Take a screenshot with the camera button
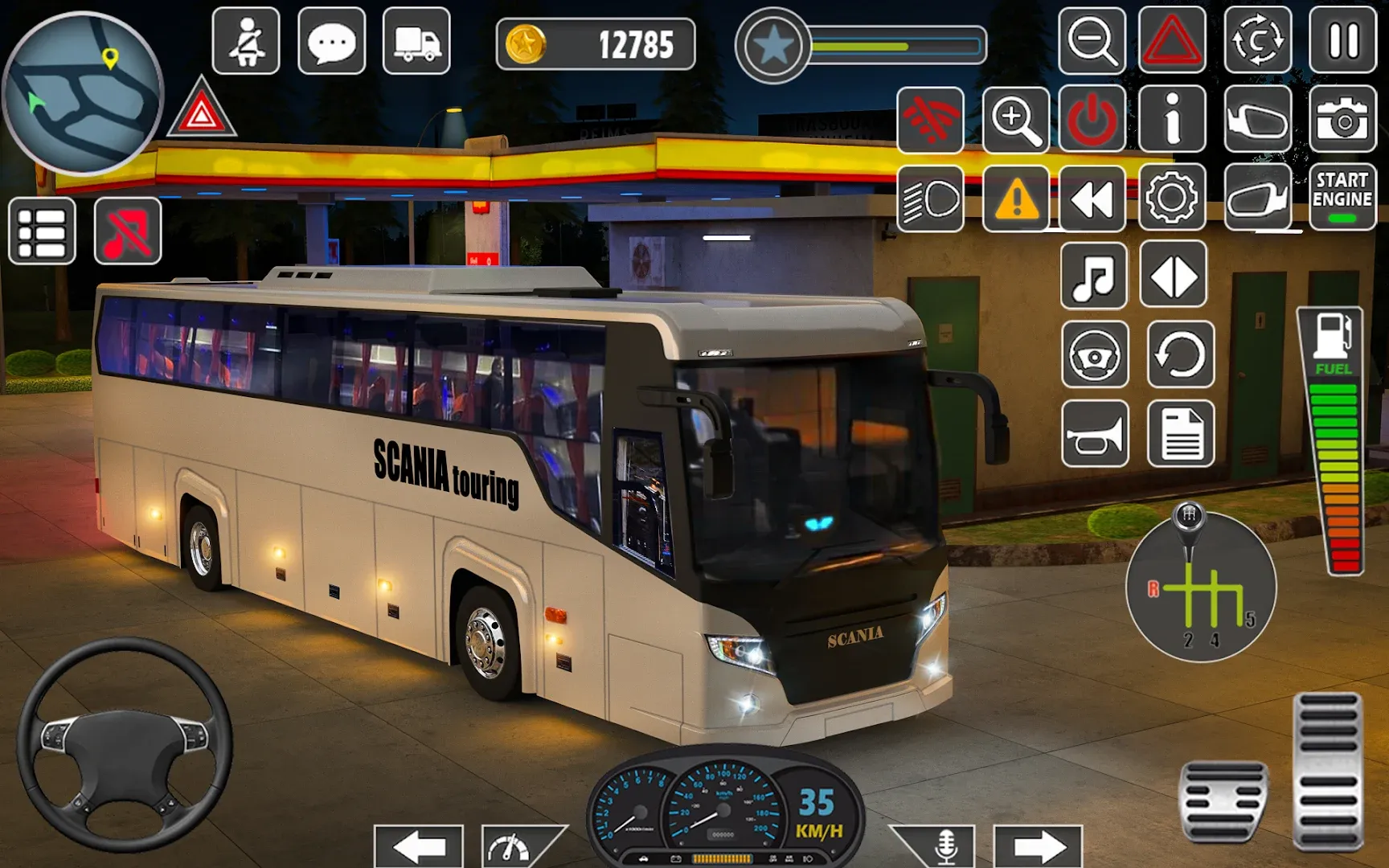Image resolution: width=1389 pixels, height=868 pixels. (x=1342, y=120)
